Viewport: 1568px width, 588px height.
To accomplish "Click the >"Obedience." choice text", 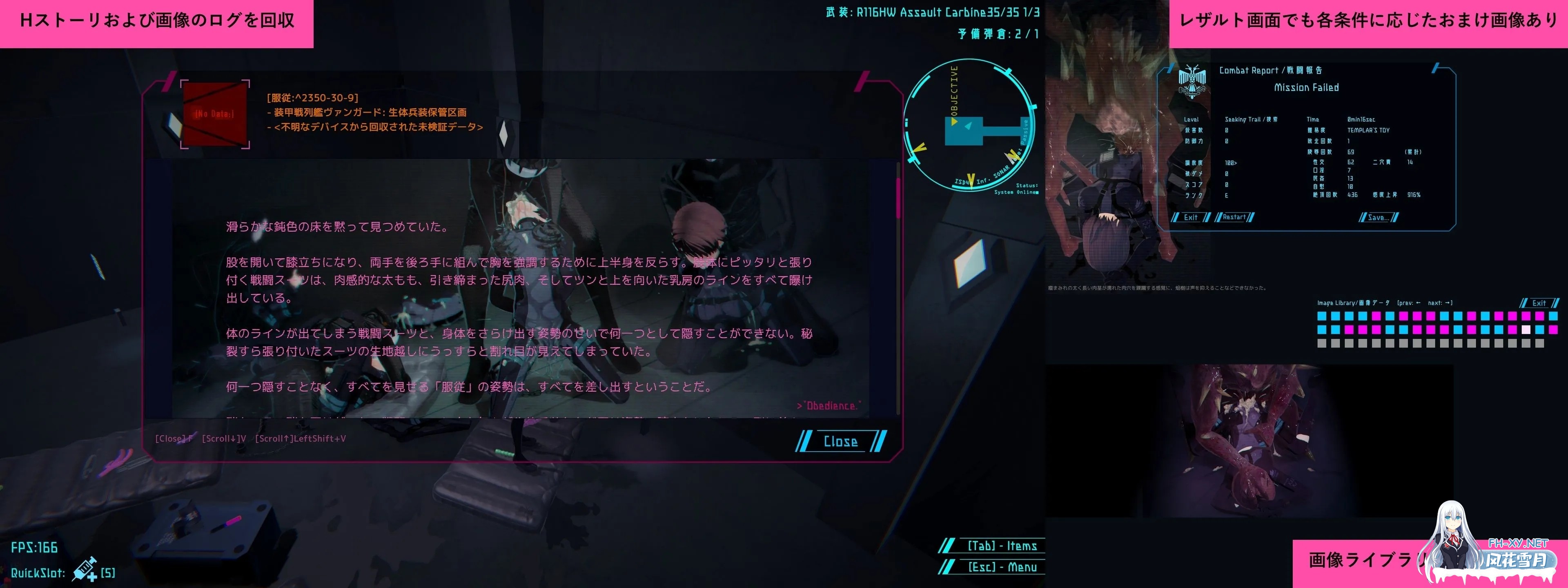I will pos(829,405).
